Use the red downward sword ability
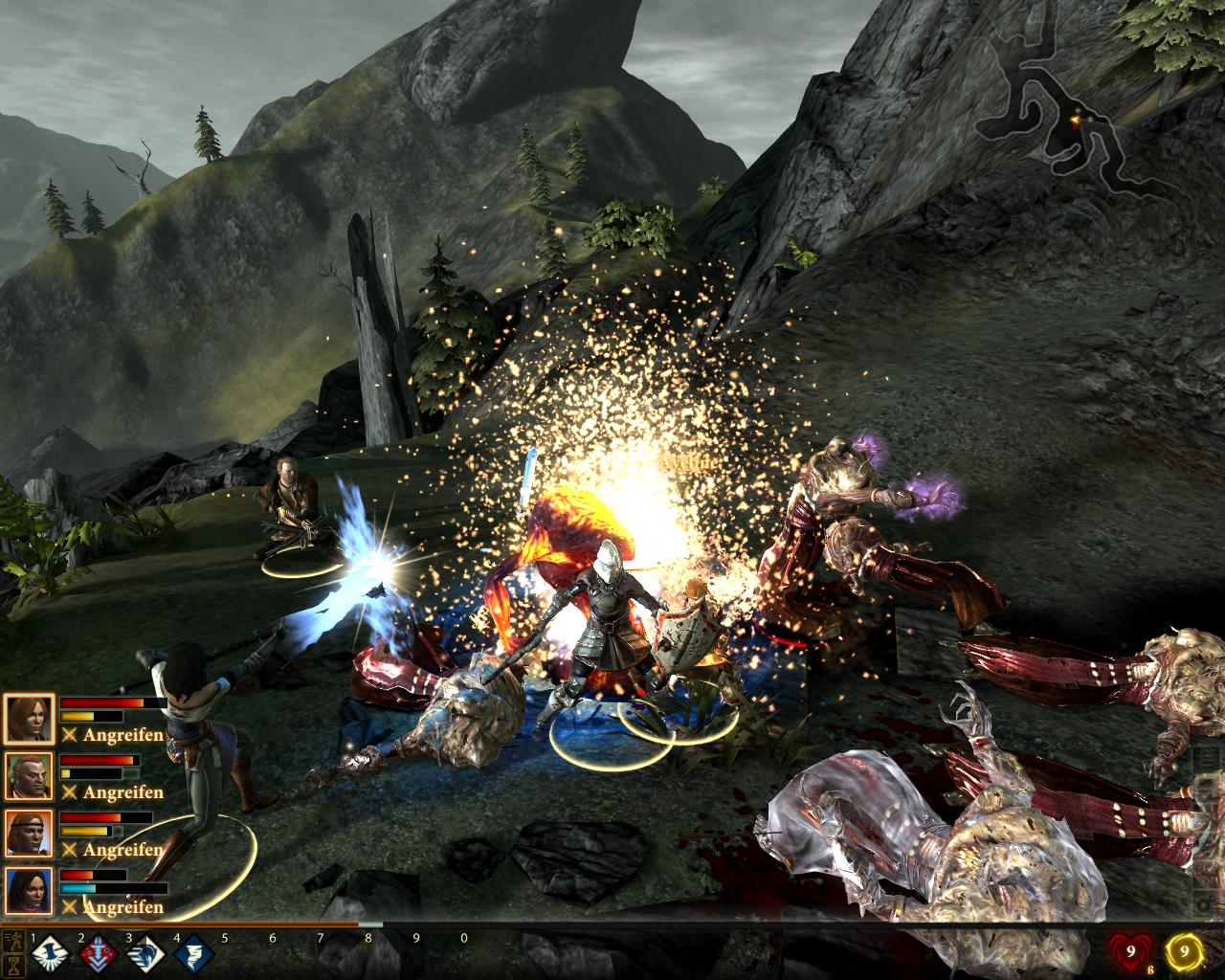The width and height of the screenshot is (1225, 980). click(x=97, y=954)
